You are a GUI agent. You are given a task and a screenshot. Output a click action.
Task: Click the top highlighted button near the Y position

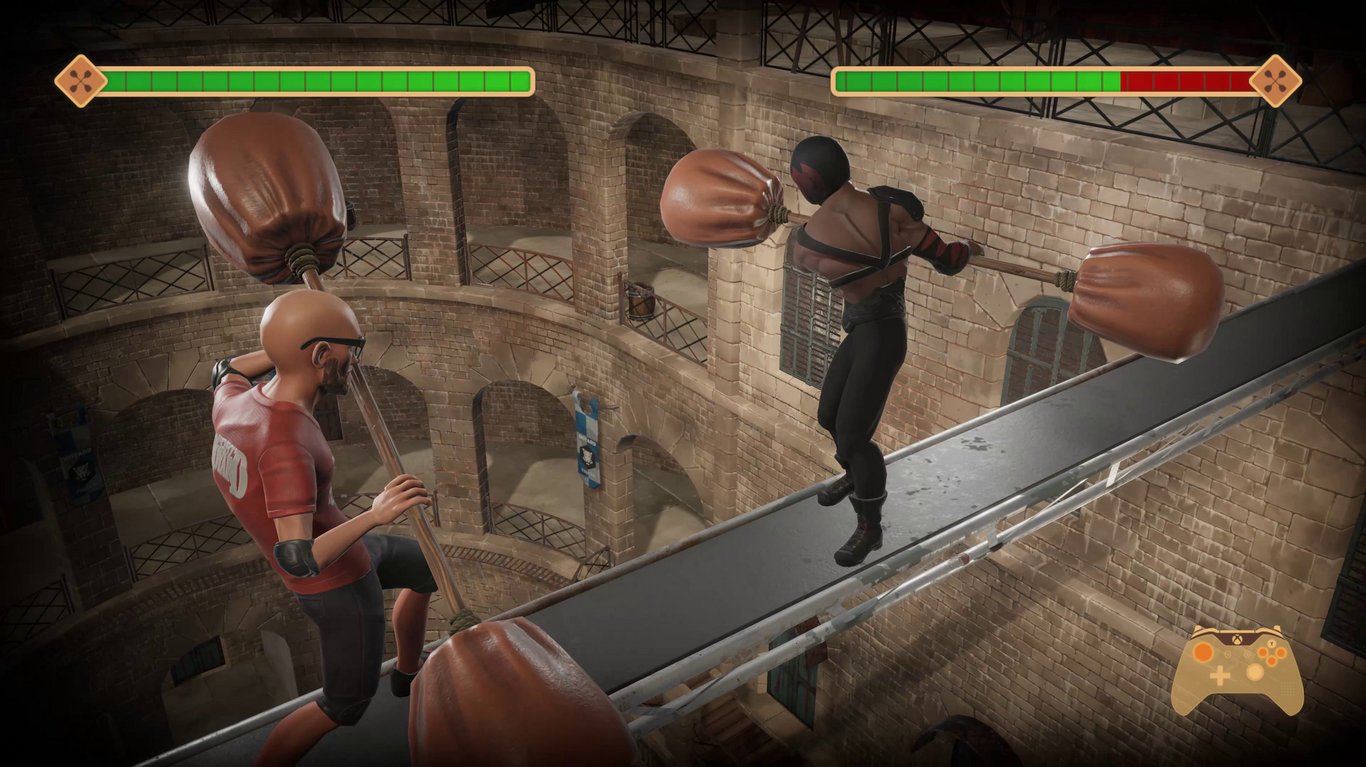1271,644
